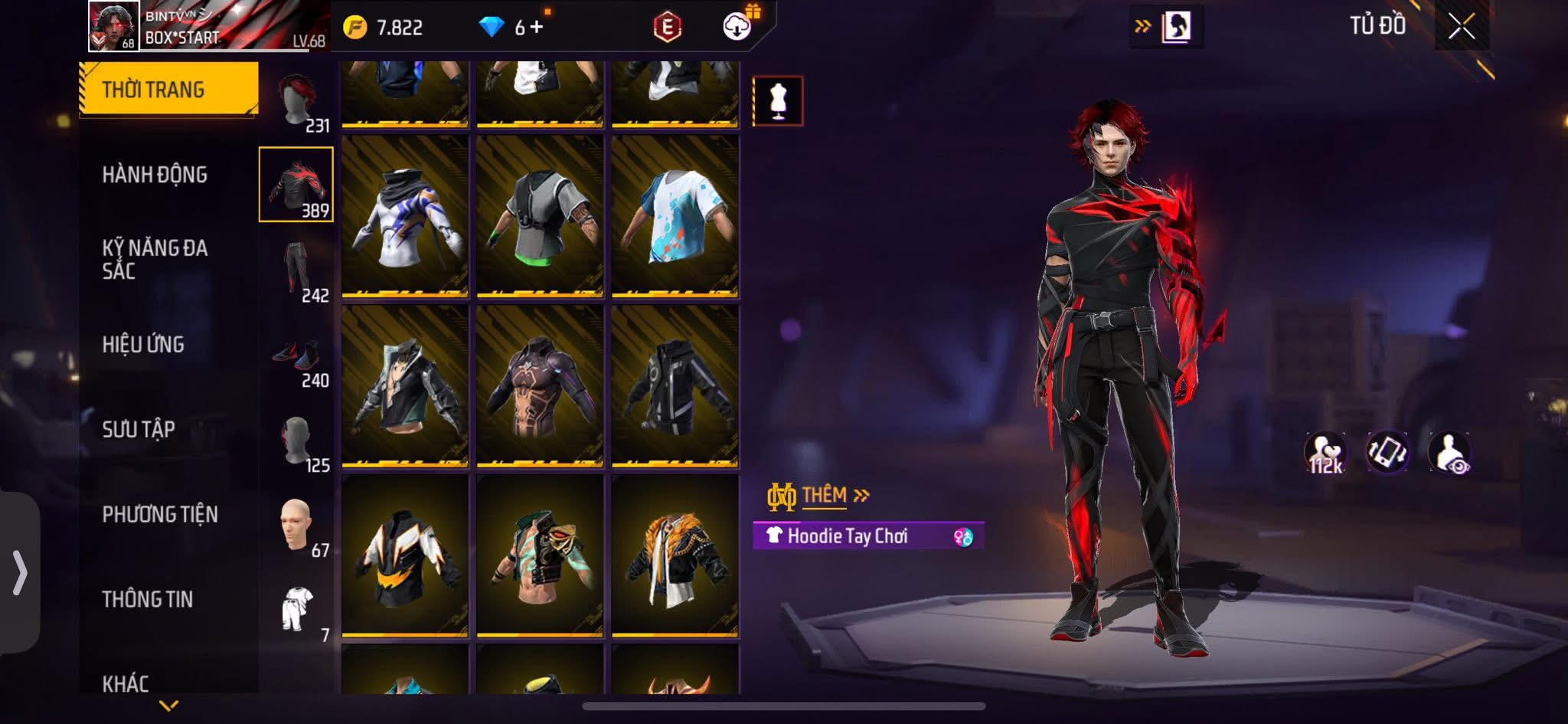Equip the white hoodie with blue stripes
1568x724 pixels.
click(405, 215)
